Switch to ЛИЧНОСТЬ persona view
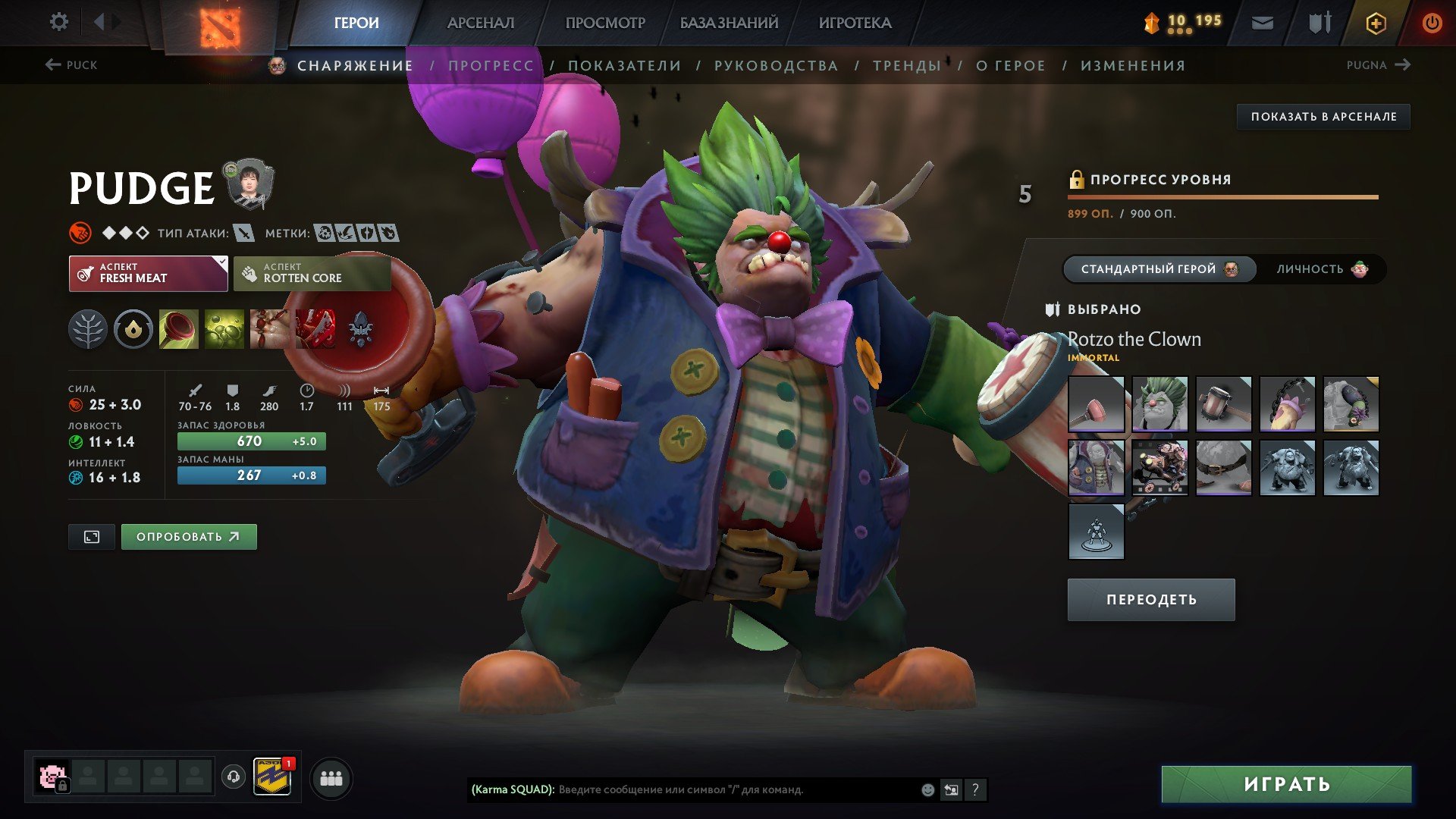Screen dimensions: 1456x819 coord(1322,268)
